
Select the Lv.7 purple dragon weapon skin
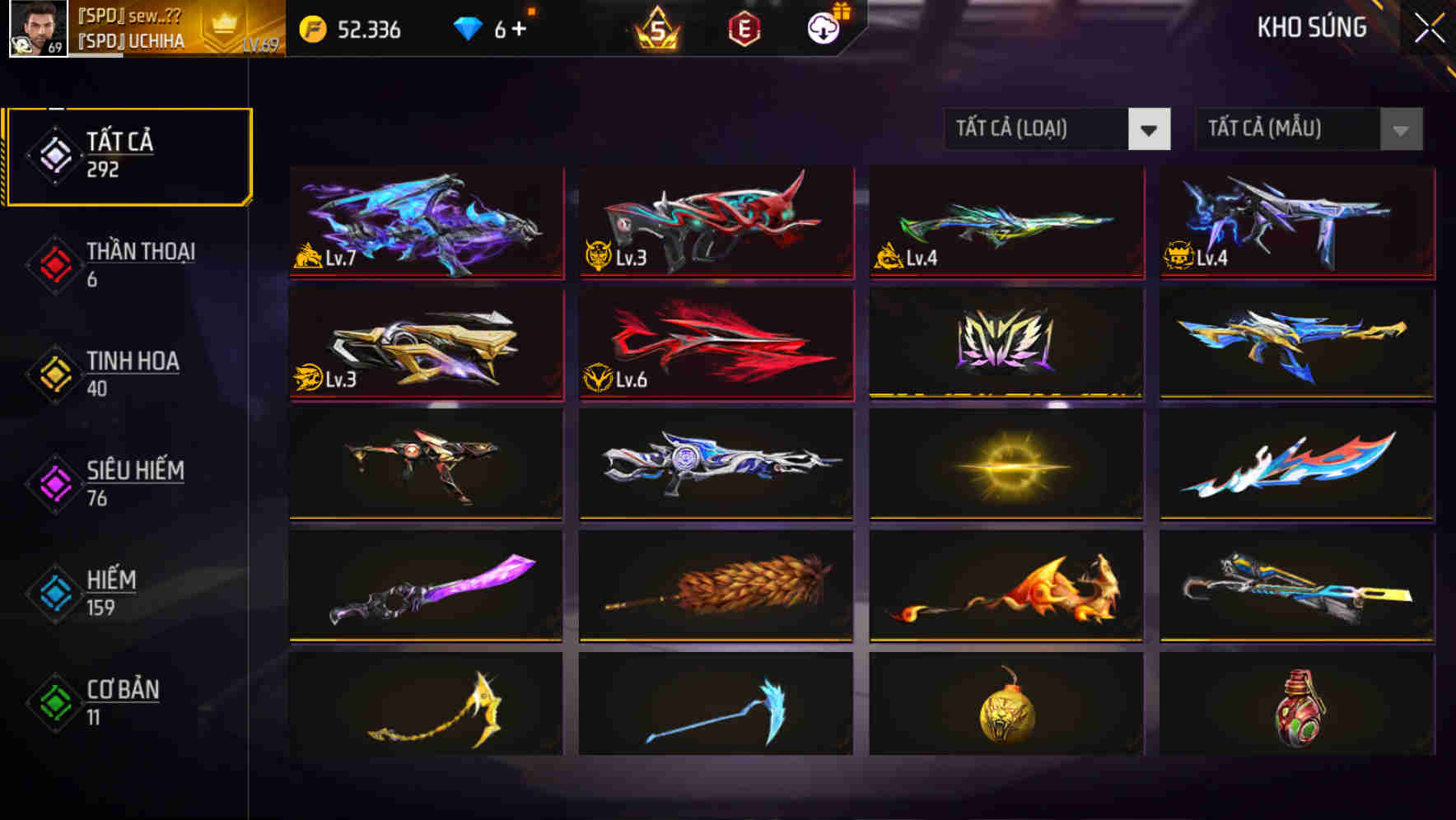(x=425, y=222)
